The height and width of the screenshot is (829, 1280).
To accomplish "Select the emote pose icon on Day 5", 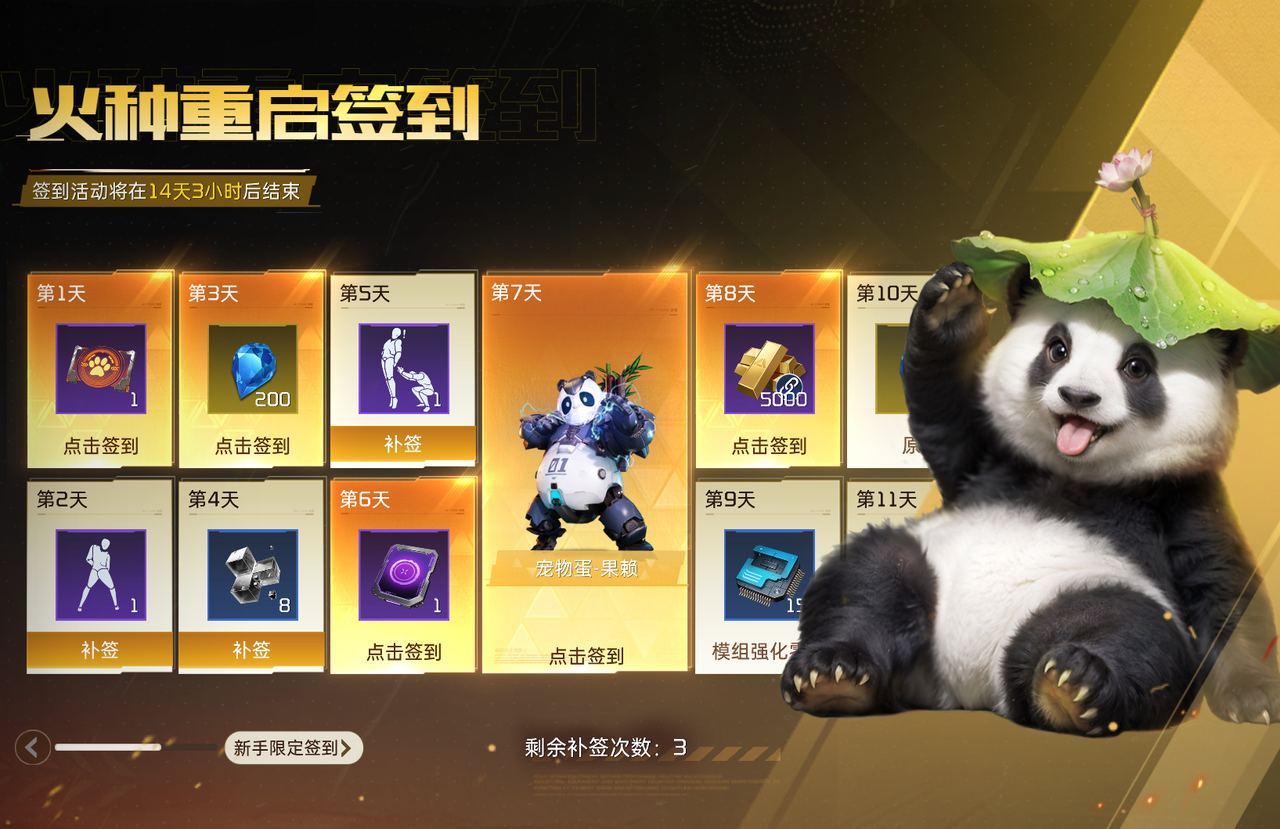I will click(403, 367).
